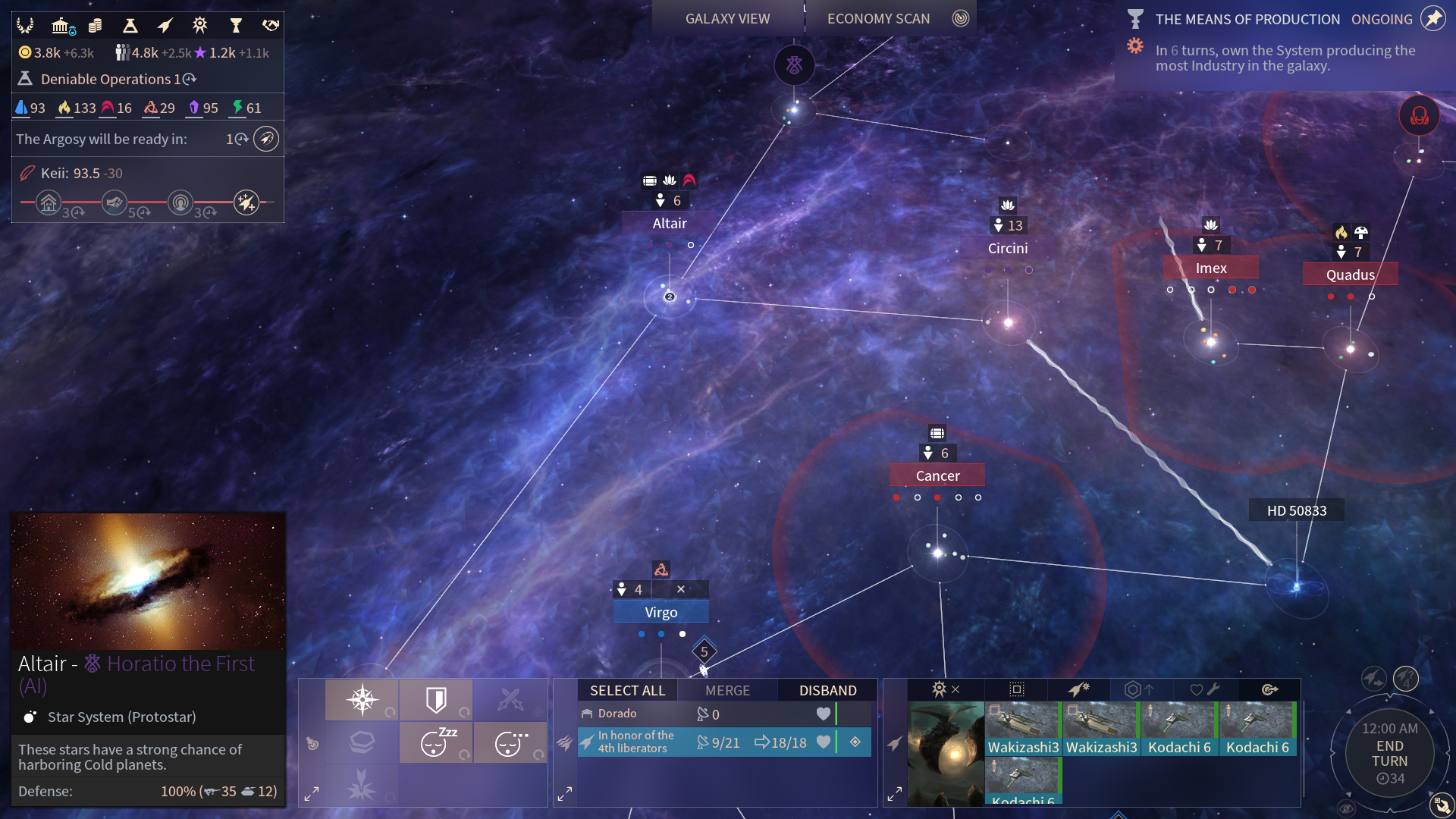Open the handshake diplomacy icon
The image size is (1456, 819).
click(270, 26)
